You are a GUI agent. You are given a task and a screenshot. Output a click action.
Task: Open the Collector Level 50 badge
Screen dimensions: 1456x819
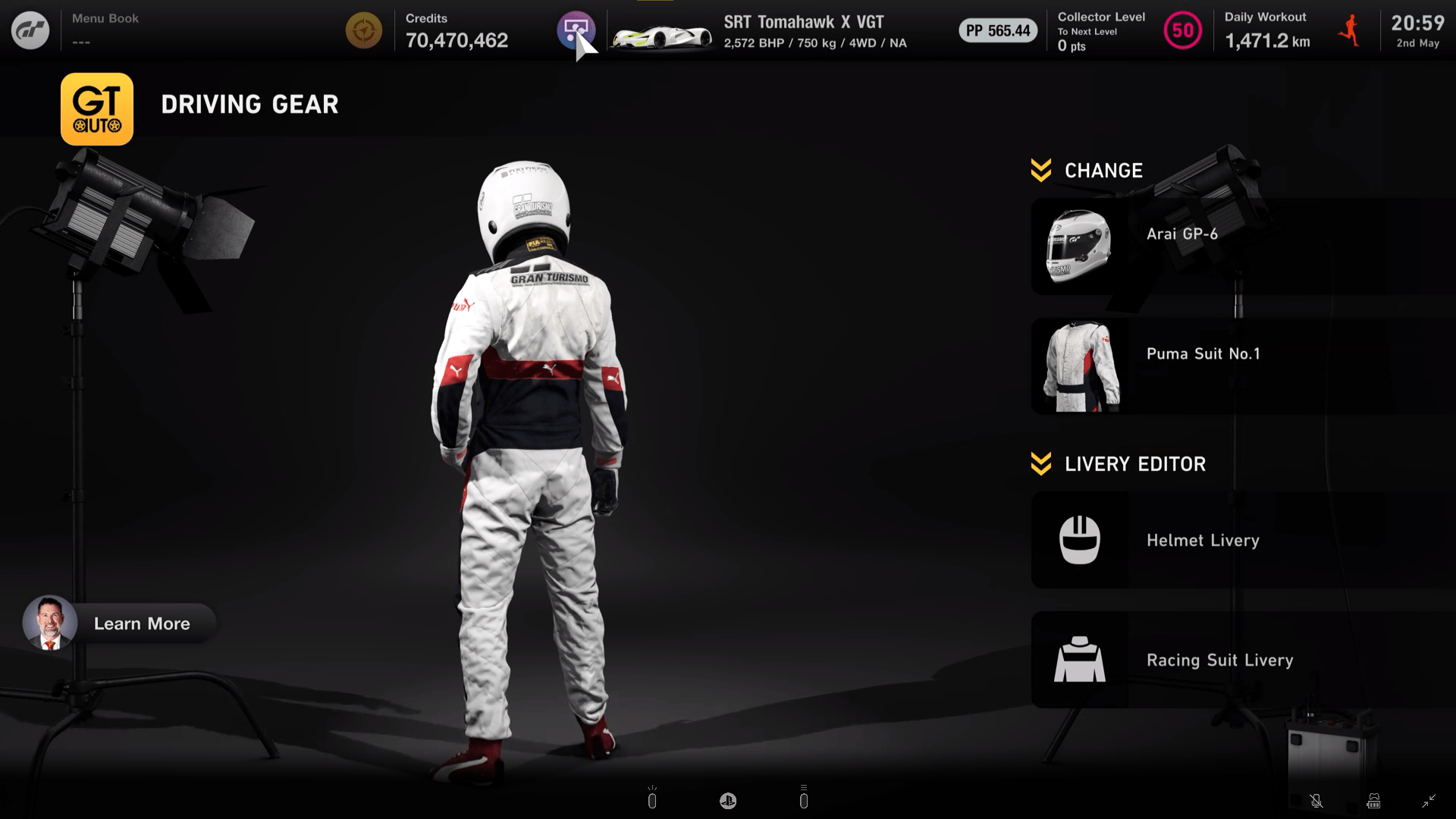pyautogui.click(x=1182, y=31)
